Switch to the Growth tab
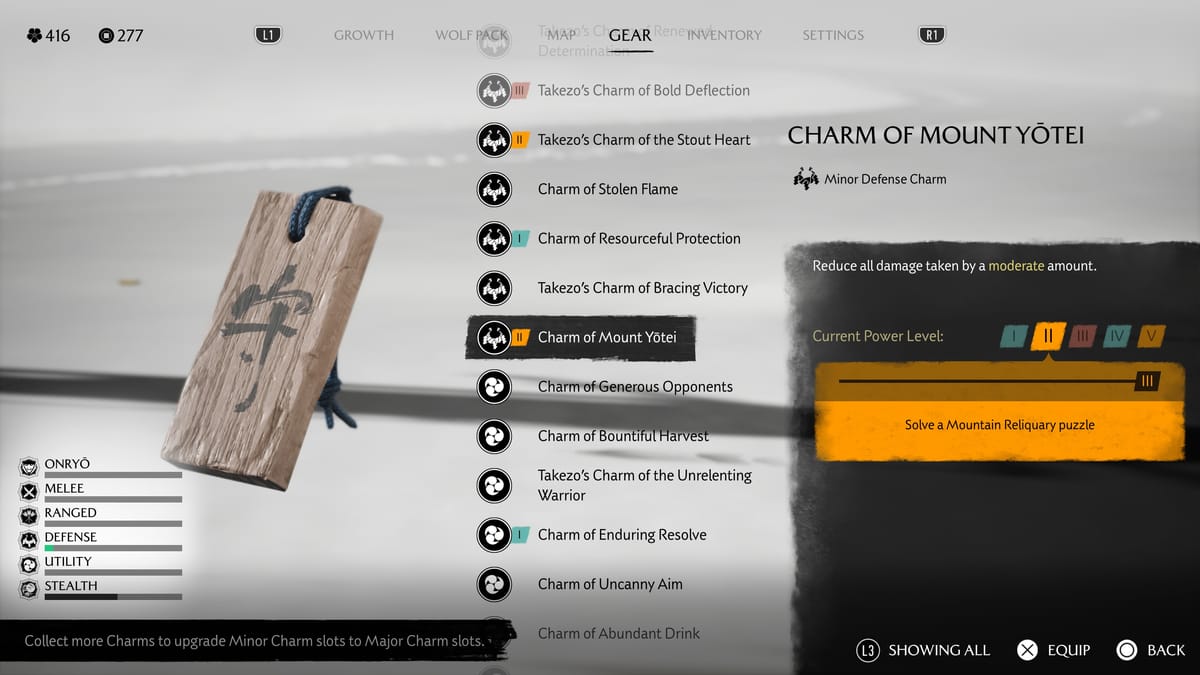Image resolution: width=1200 pixels, height=675 pixels. [363, 35]
